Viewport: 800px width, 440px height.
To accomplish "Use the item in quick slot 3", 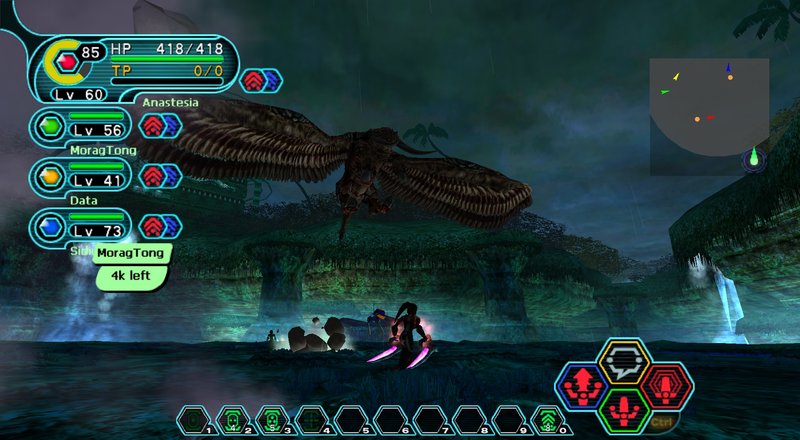I will click(x=272, y=420).
